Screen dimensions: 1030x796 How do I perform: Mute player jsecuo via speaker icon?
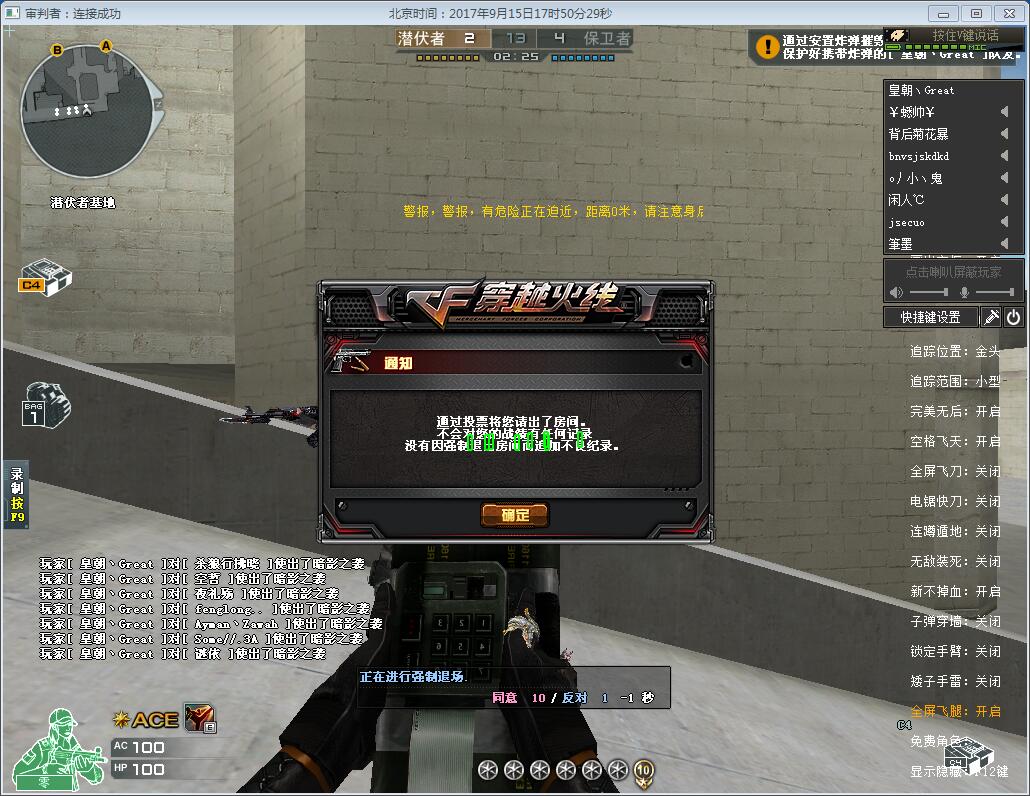[1004, 222]
